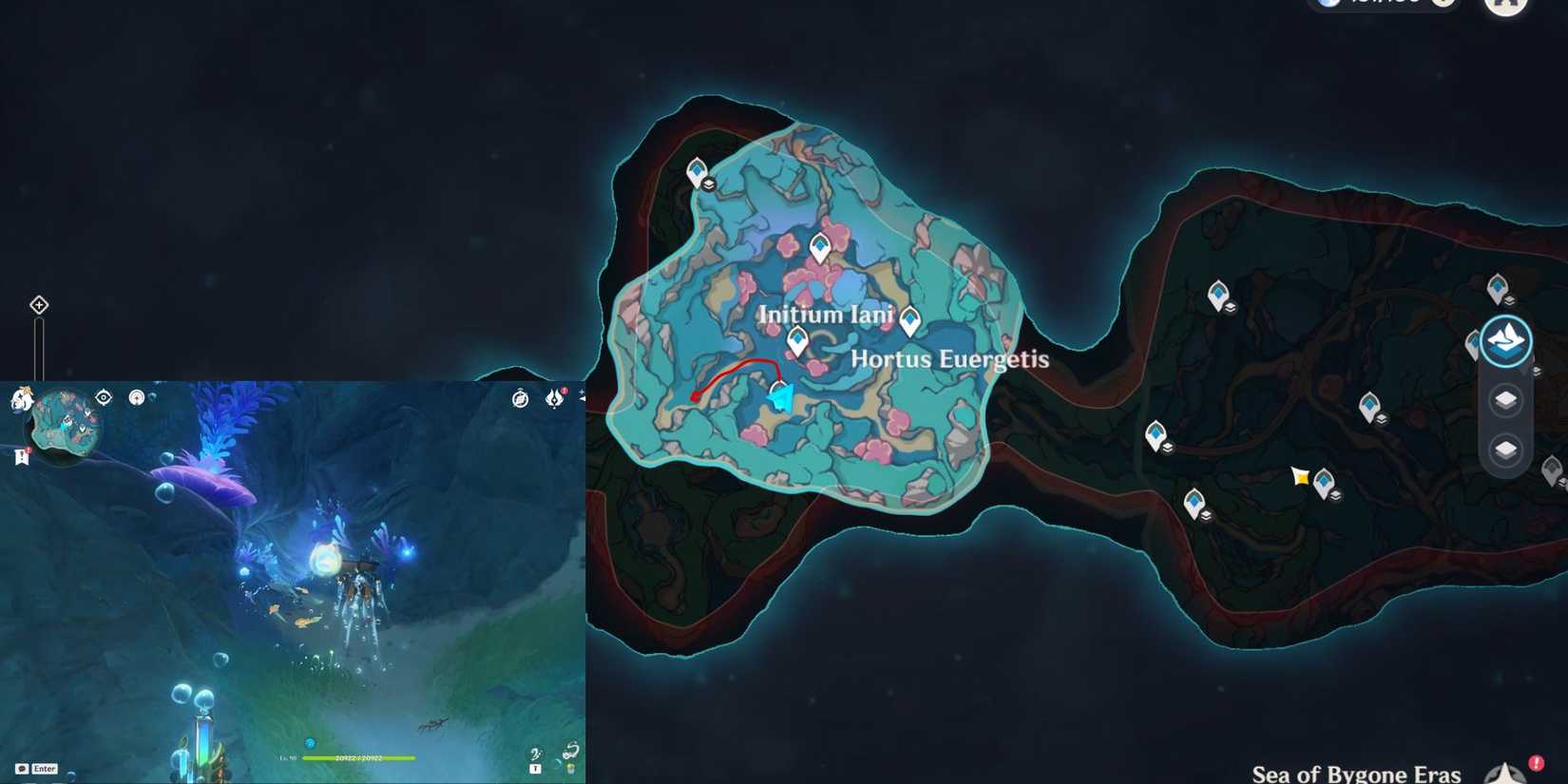This screenshot has width=1568, height=784.
Task: Switch to the middle map layer option
Action: (1505, 400)
